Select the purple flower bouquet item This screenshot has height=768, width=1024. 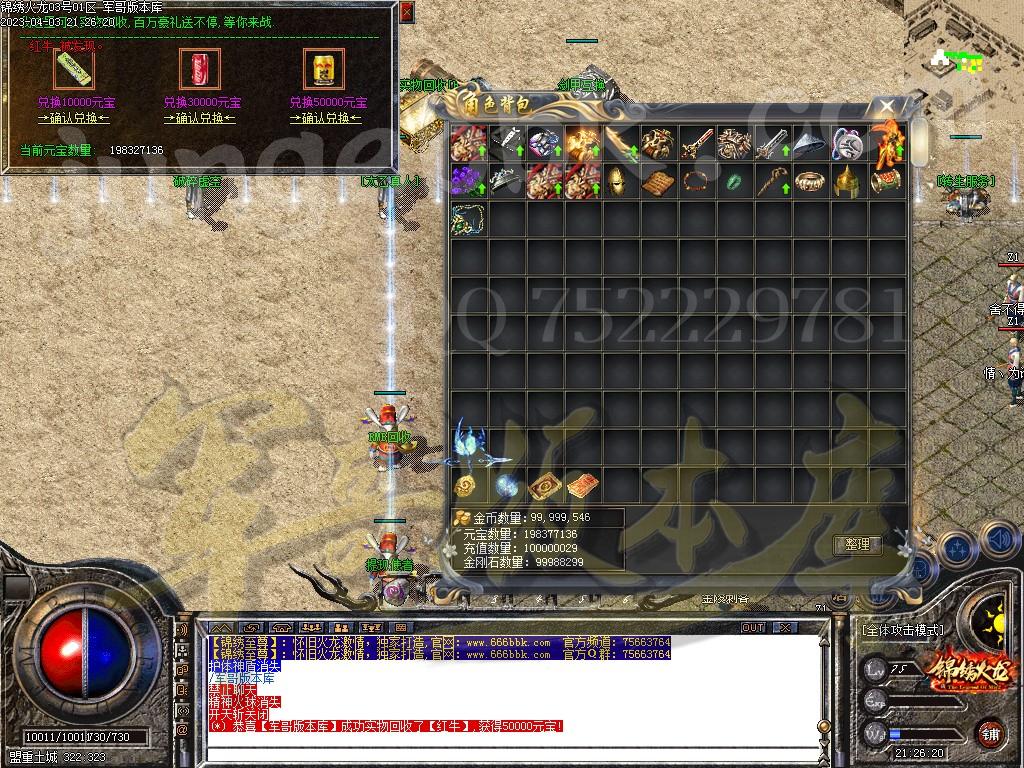(x=467, y=183)
